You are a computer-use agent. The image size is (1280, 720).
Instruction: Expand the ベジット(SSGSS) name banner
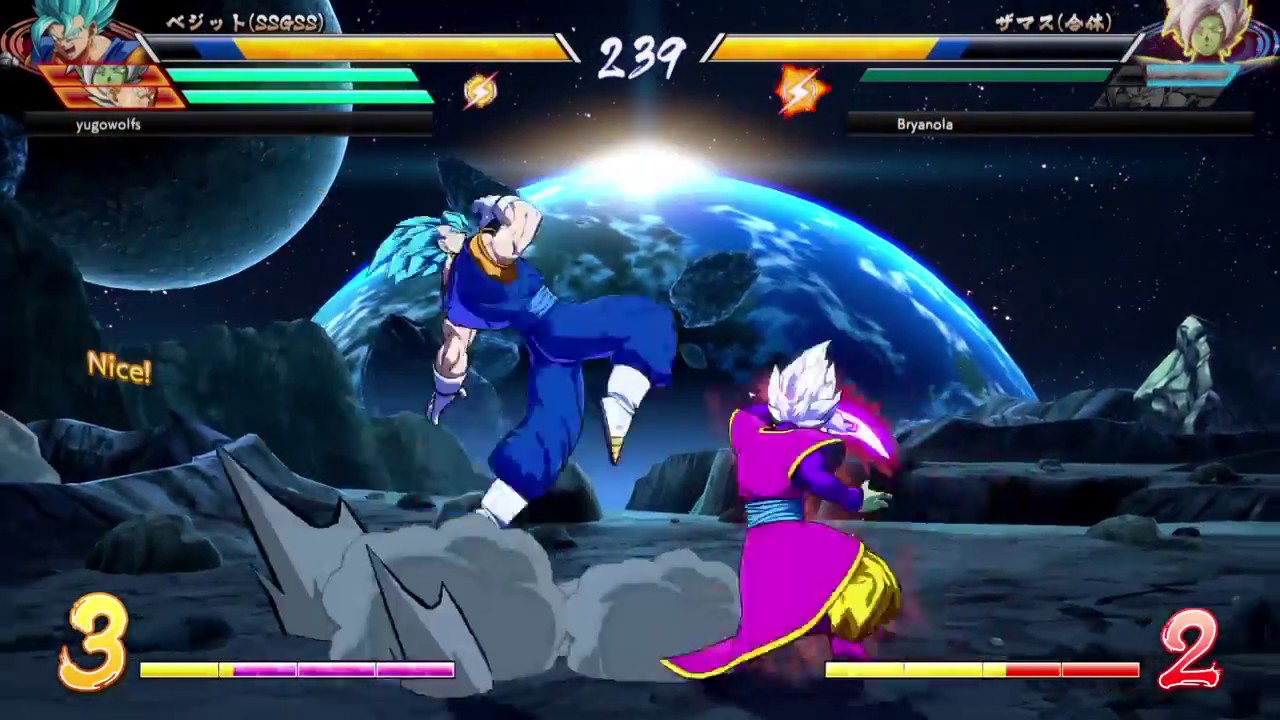coord(244,24)
